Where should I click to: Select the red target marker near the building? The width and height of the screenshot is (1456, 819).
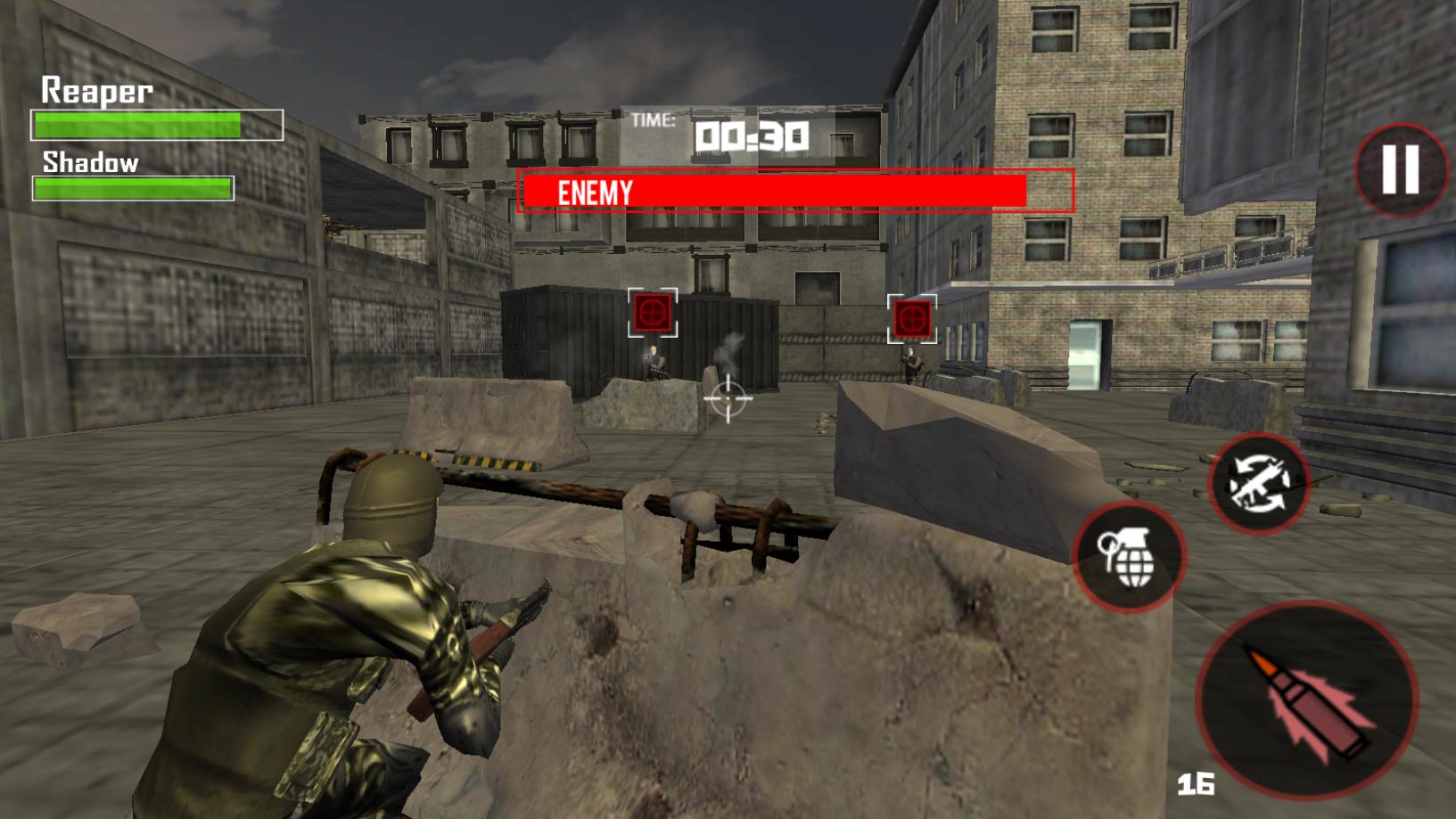coord(911,318)
